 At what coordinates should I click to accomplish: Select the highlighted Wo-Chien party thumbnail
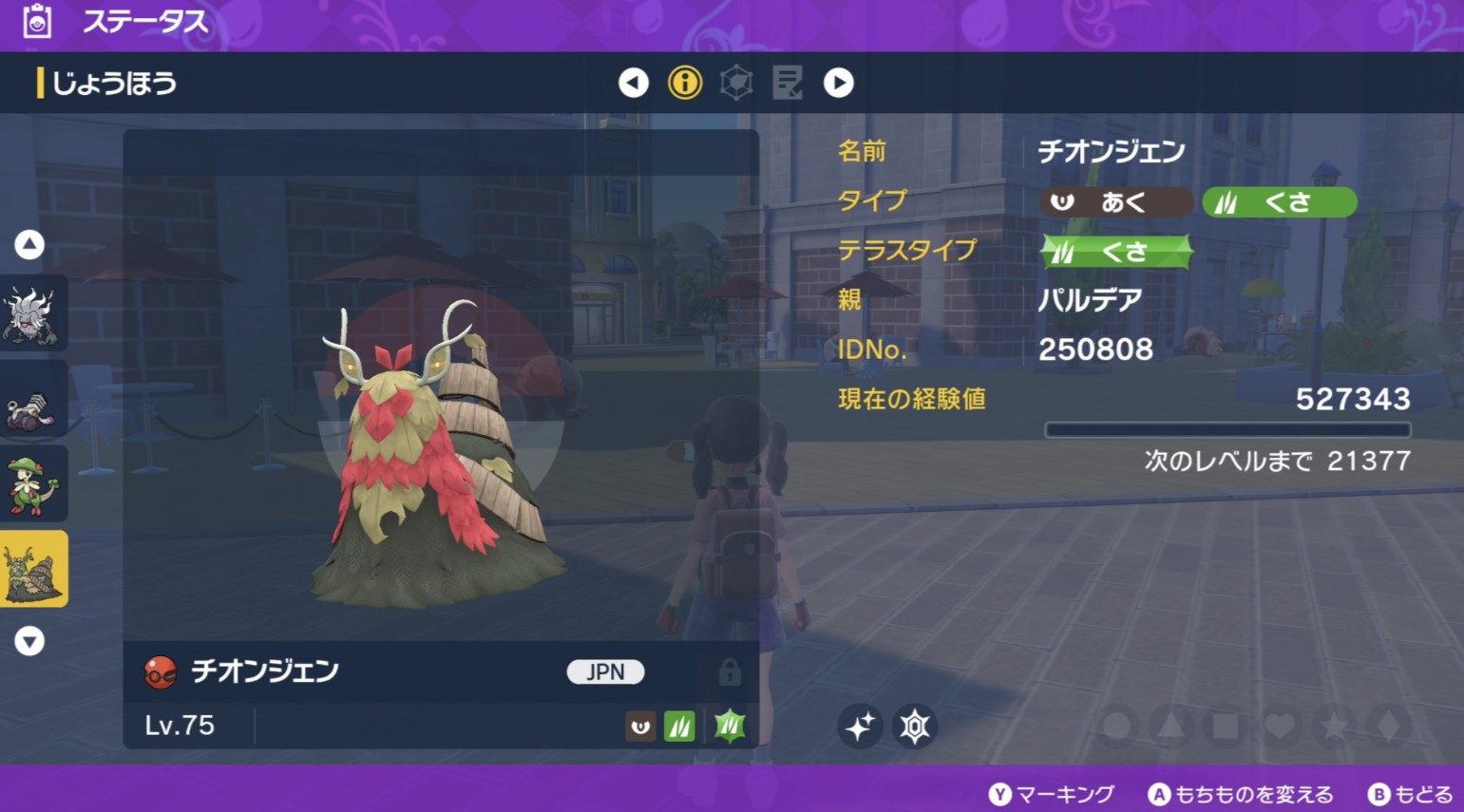click(x=33, y=569)
